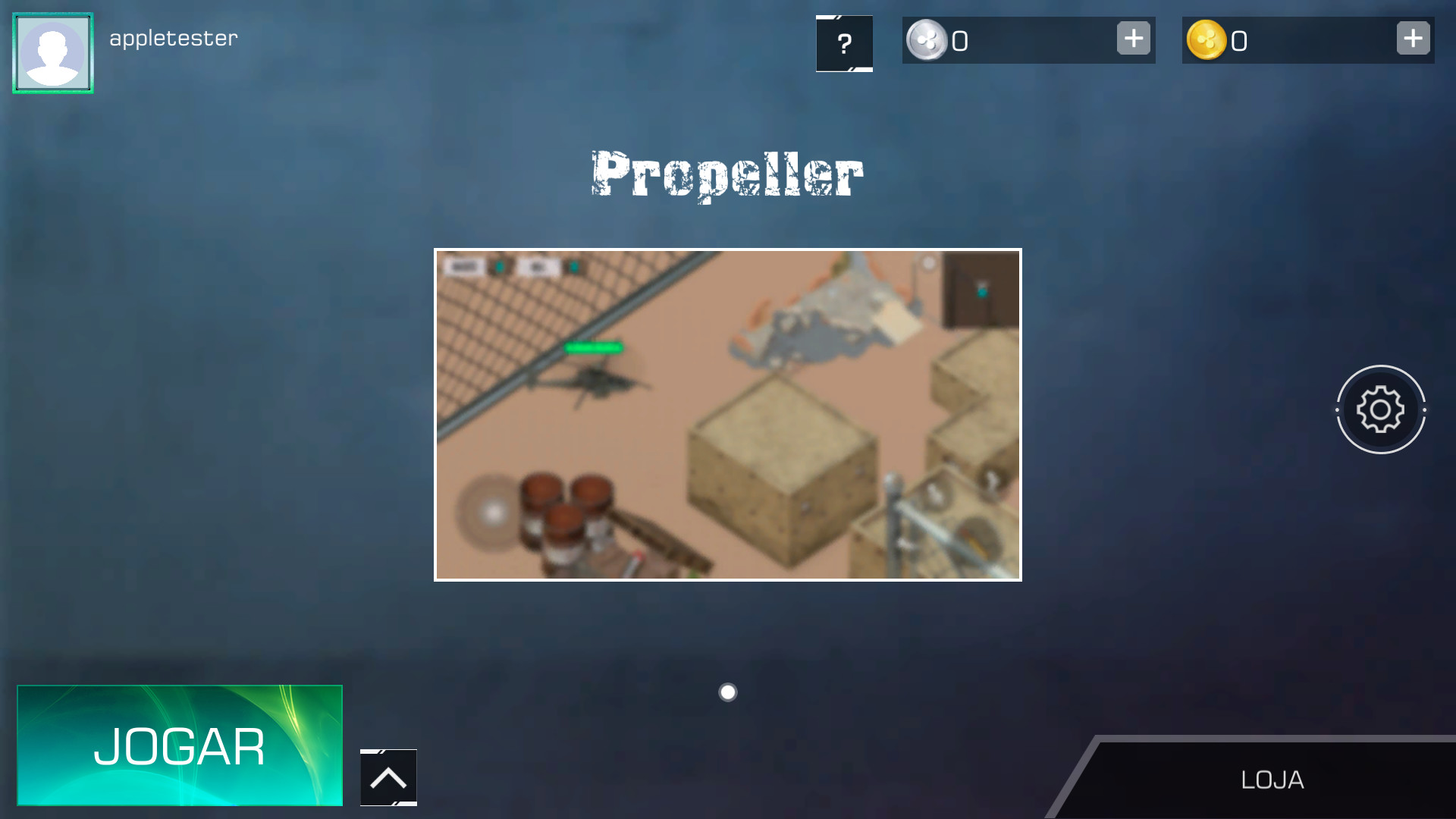This screenshot has height=819, width=1456.
Task: Click the Propeller map preview thumbnail
Action: (x=727, y=415)
